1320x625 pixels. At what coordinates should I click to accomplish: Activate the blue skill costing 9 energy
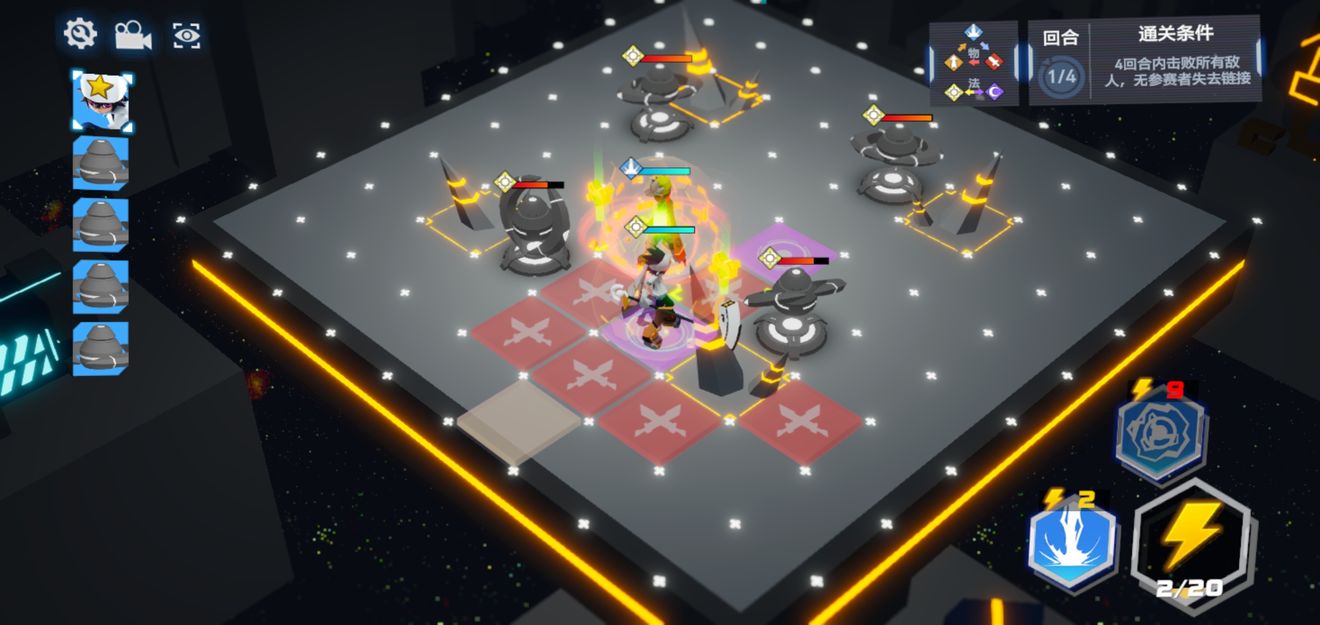coord(1161,432)
